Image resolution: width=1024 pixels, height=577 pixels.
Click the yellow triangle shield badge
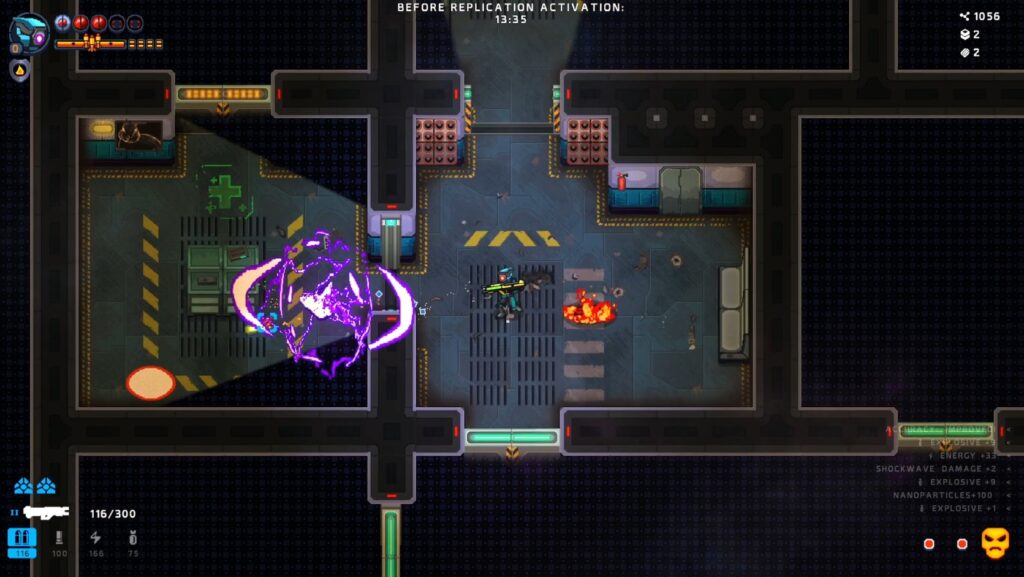[19, 69]
